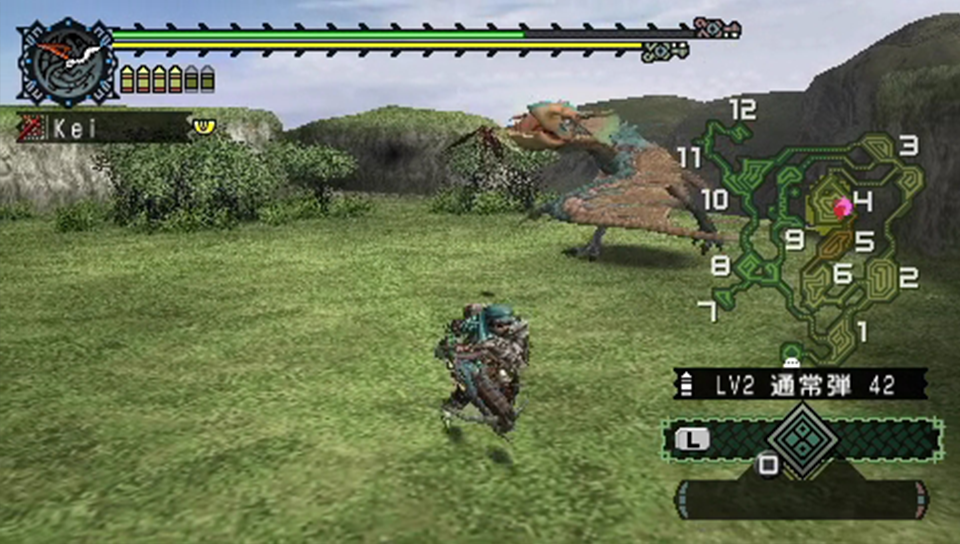Click area 2 on the minimap
The width and height of the screenshot is (960, 544).
(908, 278)
